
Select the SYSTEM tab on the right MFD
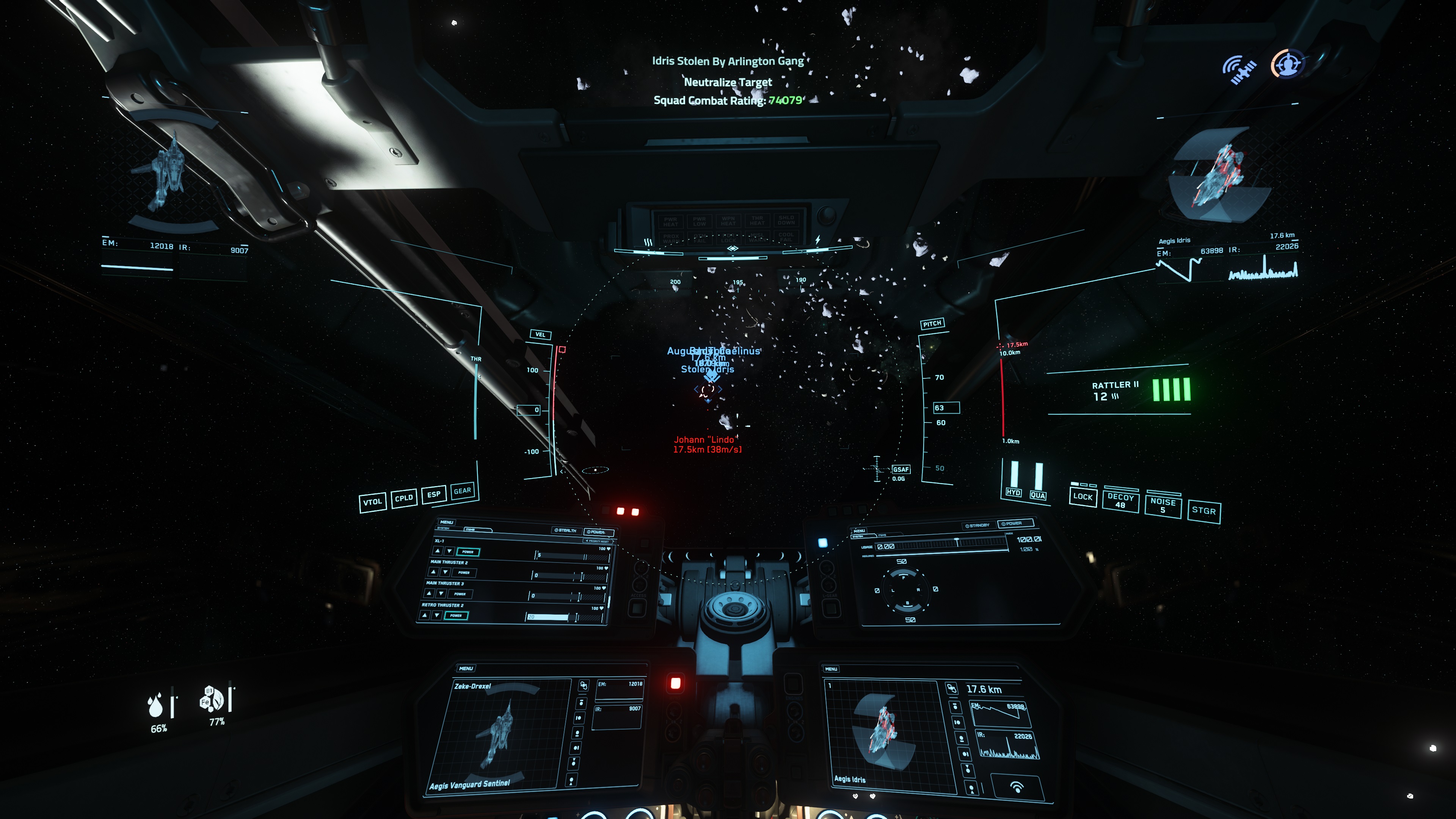pyautogui.click(x=858, y=537)
